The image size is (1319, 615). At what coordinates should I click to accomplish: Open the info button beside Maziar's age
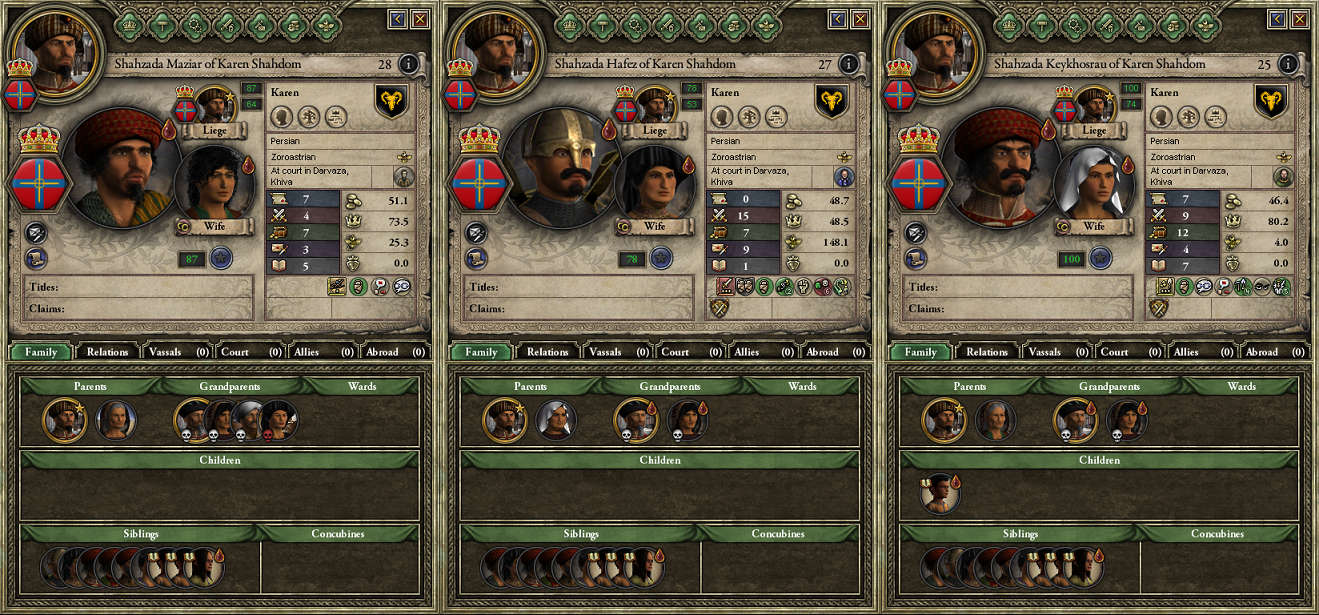click(x=409, y=65)
